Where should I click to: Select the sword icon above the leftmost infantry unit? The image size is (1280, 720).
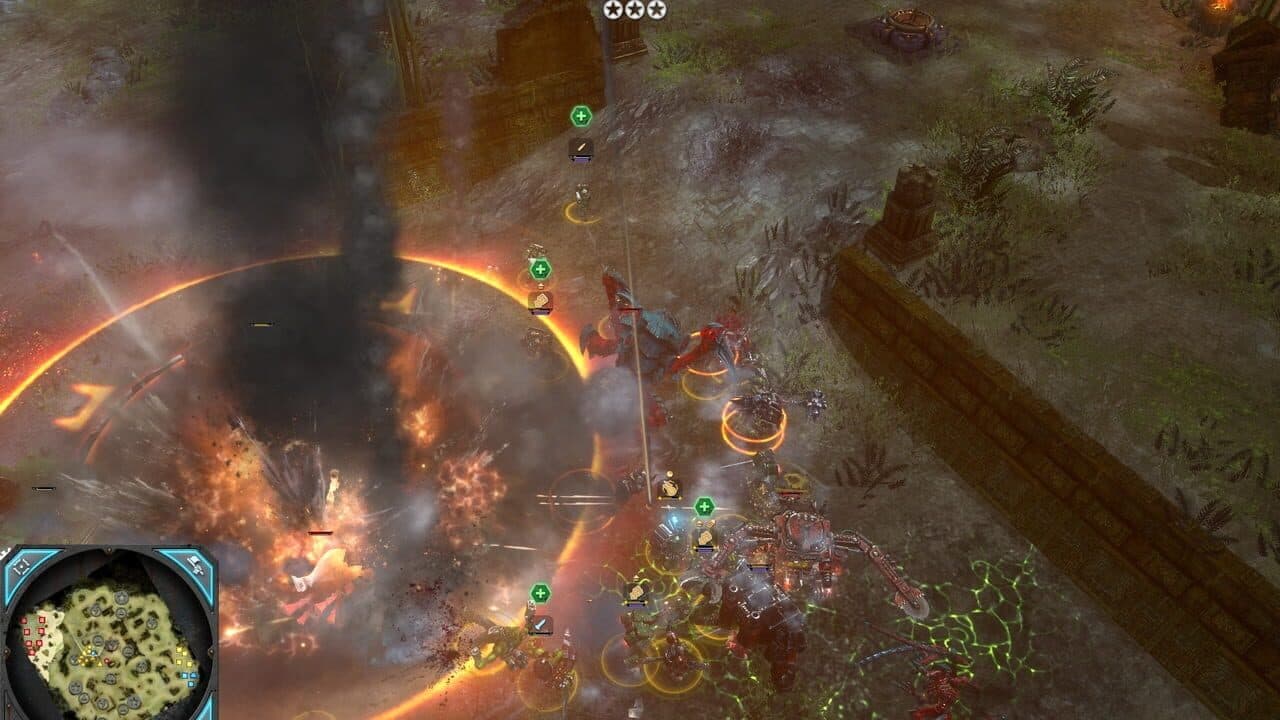541,624
